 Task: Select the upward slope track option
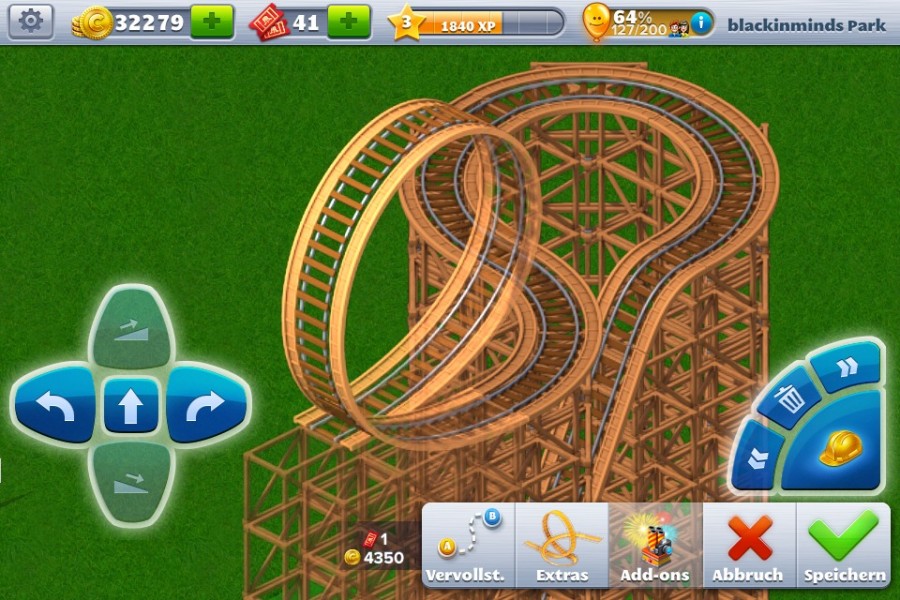[131, 329]
